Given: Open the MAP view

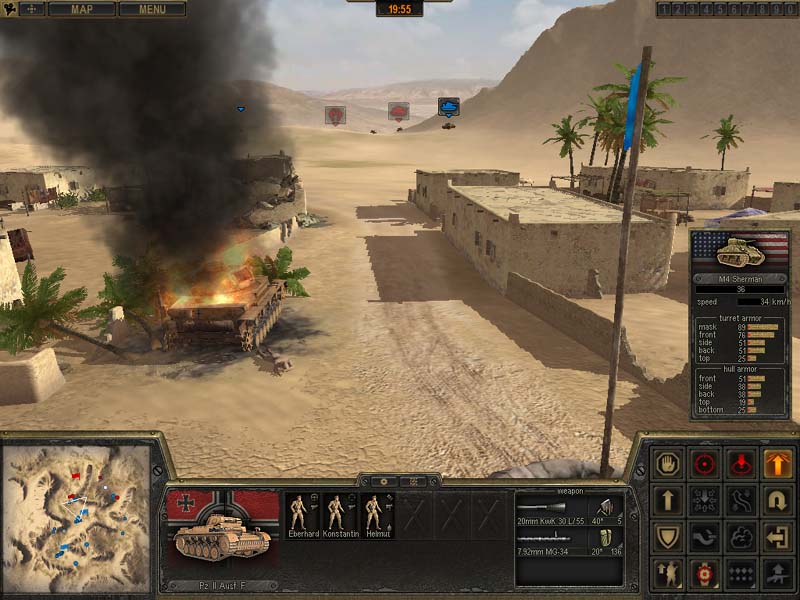Looking at the screenshot, I should click(x=81, y=9).
